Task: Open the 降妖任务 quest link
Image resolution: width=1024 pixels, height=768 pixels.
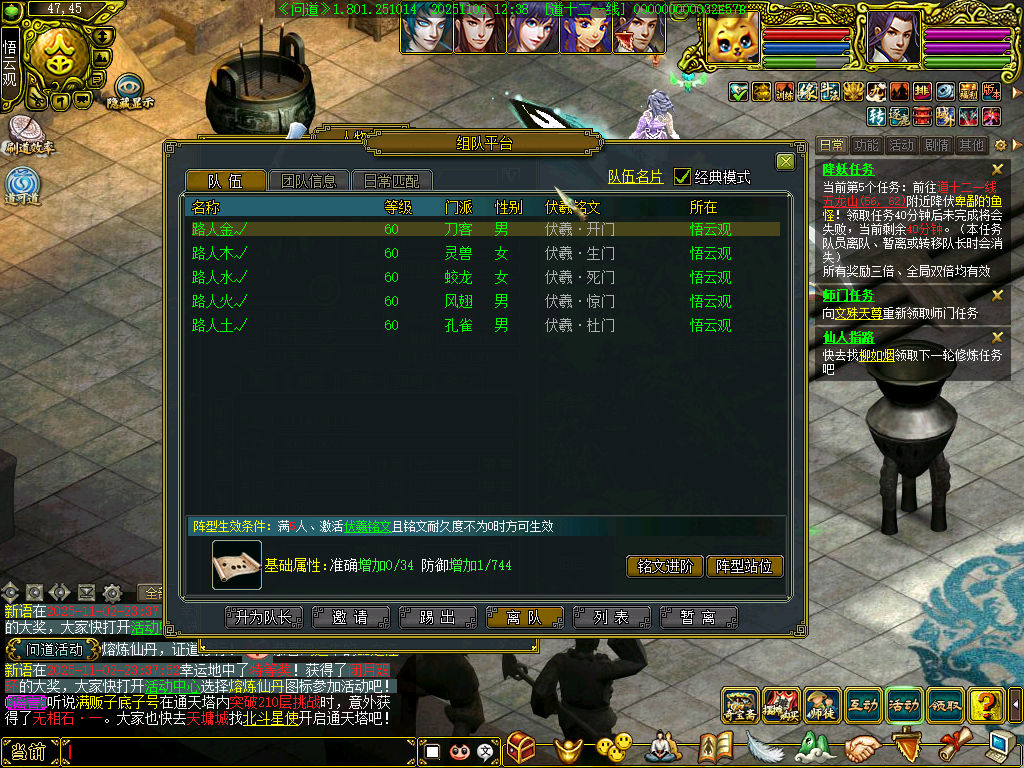Action: 848,170
